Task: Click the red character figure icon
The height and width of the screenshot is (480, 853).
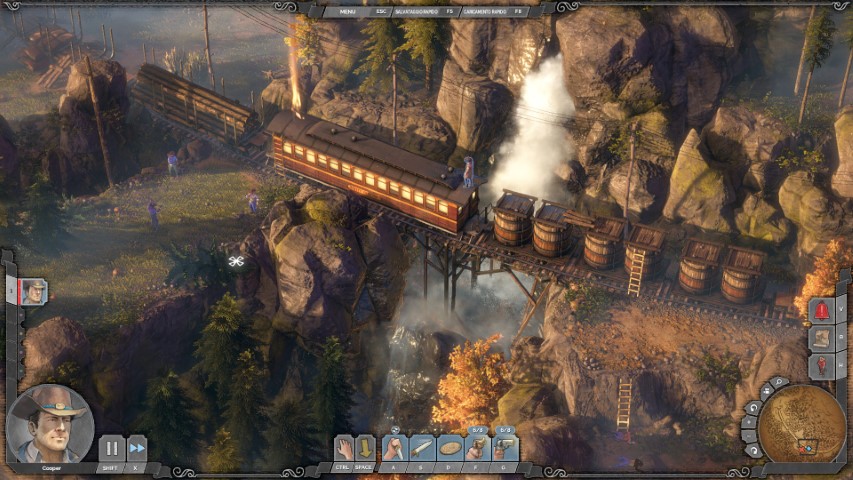Action: point(821,366)
